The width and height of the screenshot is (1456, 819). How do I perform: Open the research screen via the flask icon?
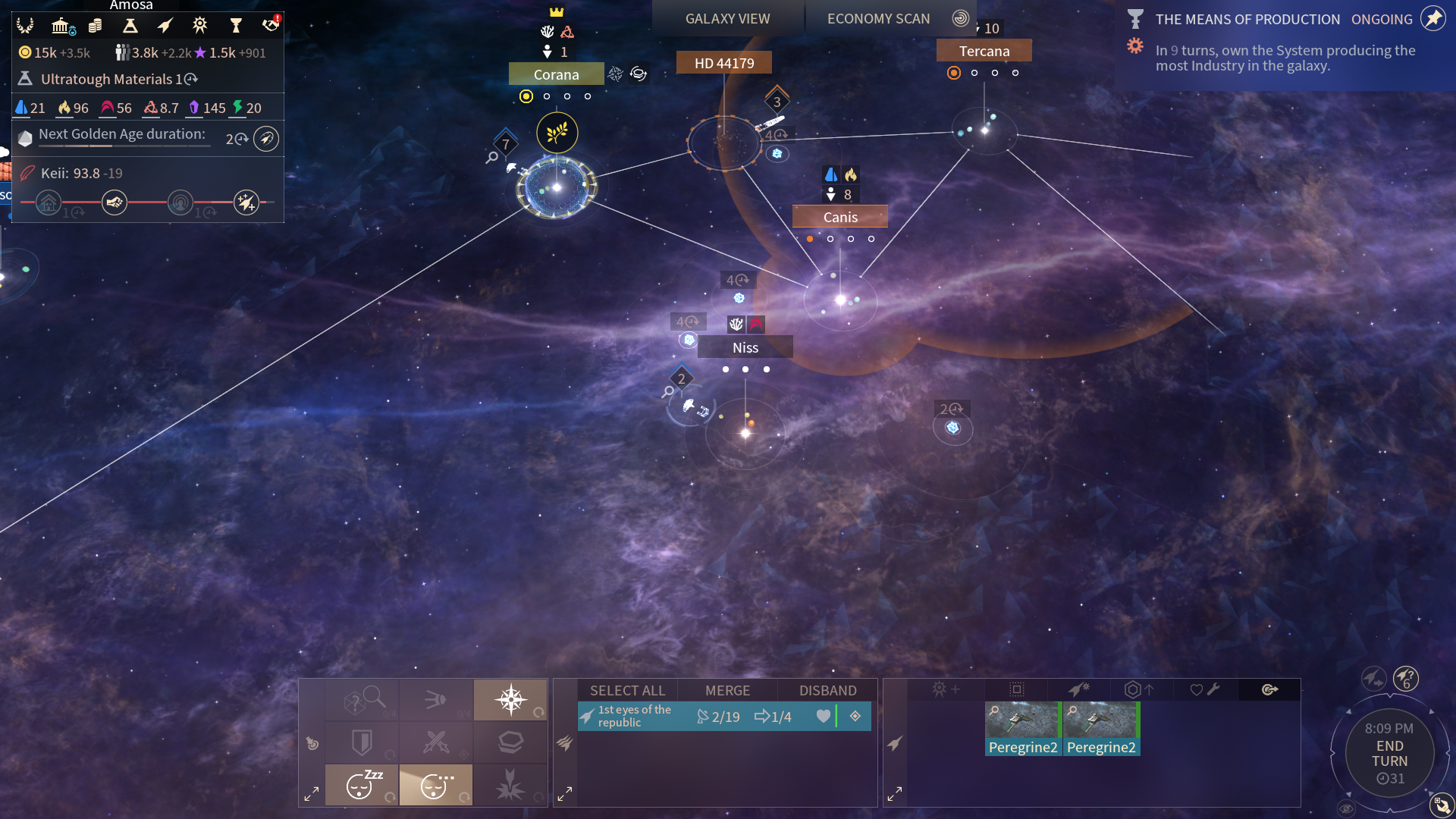coord(130,27)
